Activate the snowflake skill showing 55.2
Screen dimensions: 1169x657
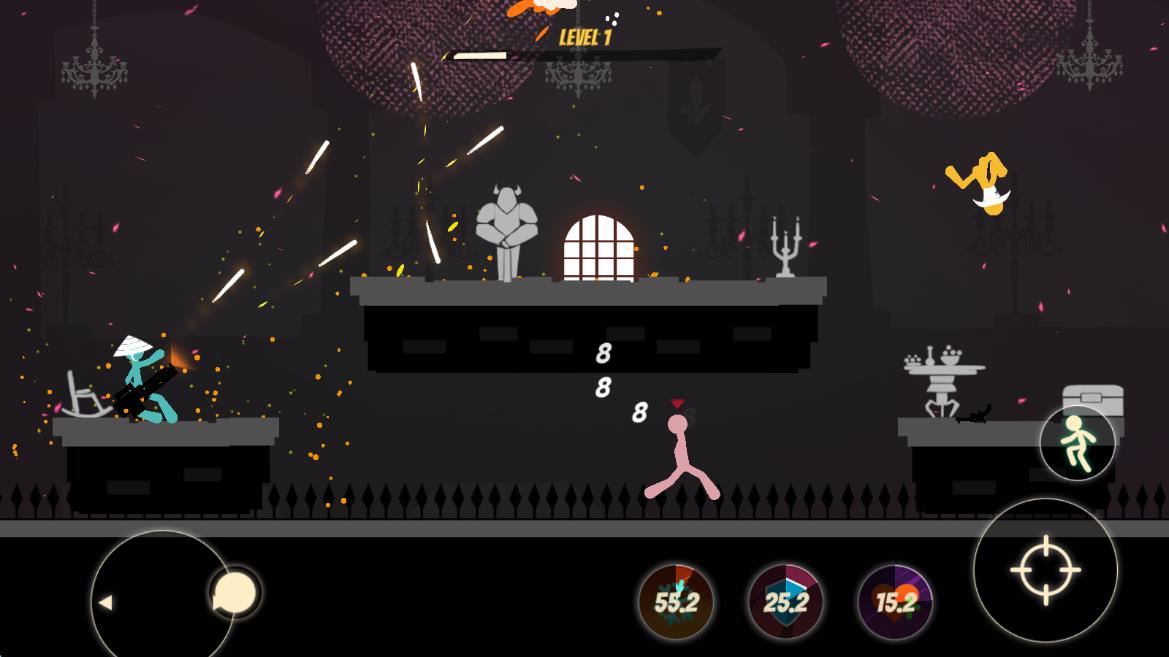tap(676, 602)
